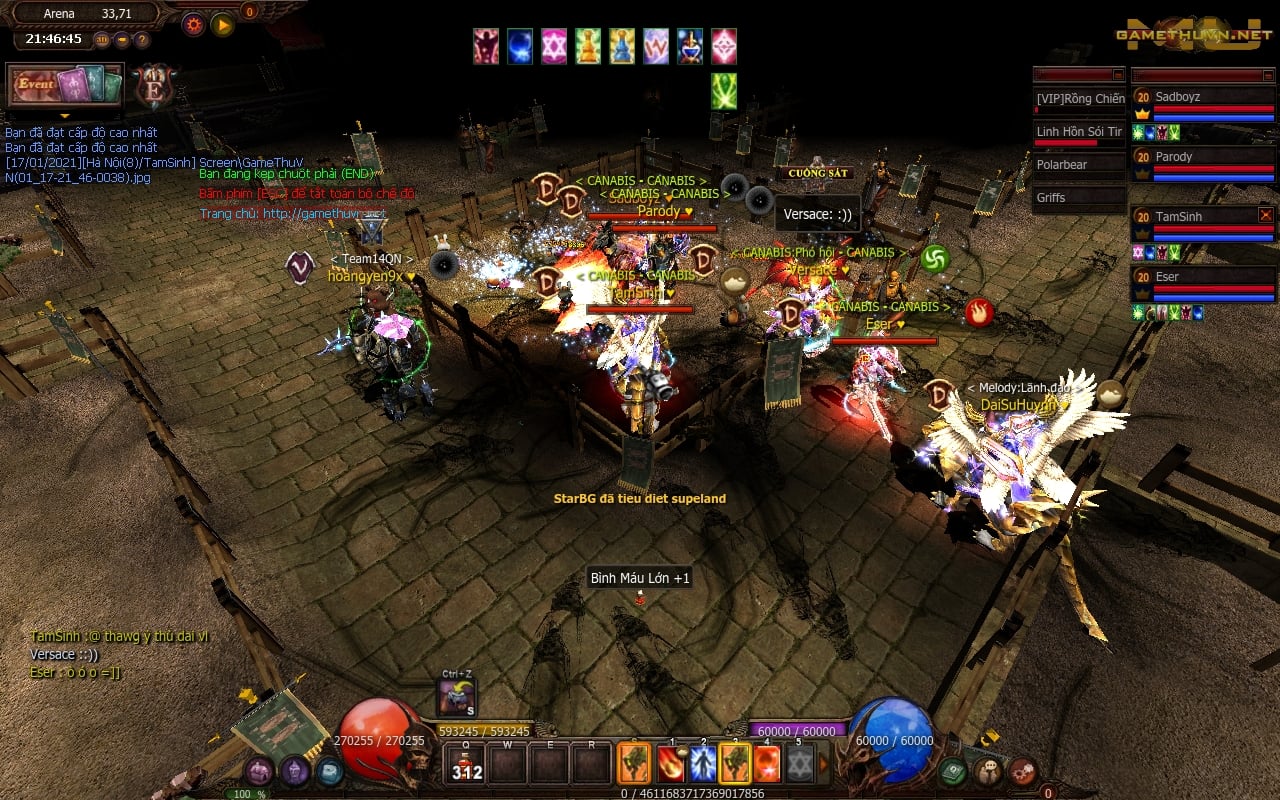Select Griffs in the target list
The width and height of the screenshot is (1280, 800).
pos(1079,198)
